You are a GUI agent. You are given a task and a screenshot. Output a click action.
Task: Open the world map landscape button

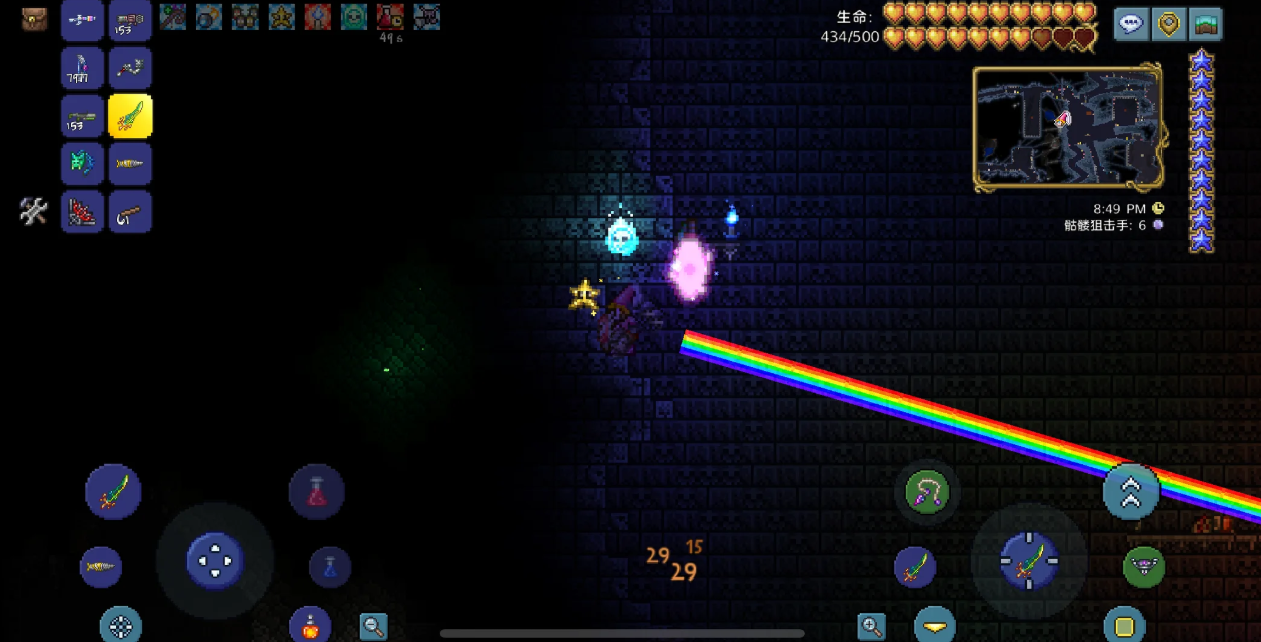point(1206,24)
